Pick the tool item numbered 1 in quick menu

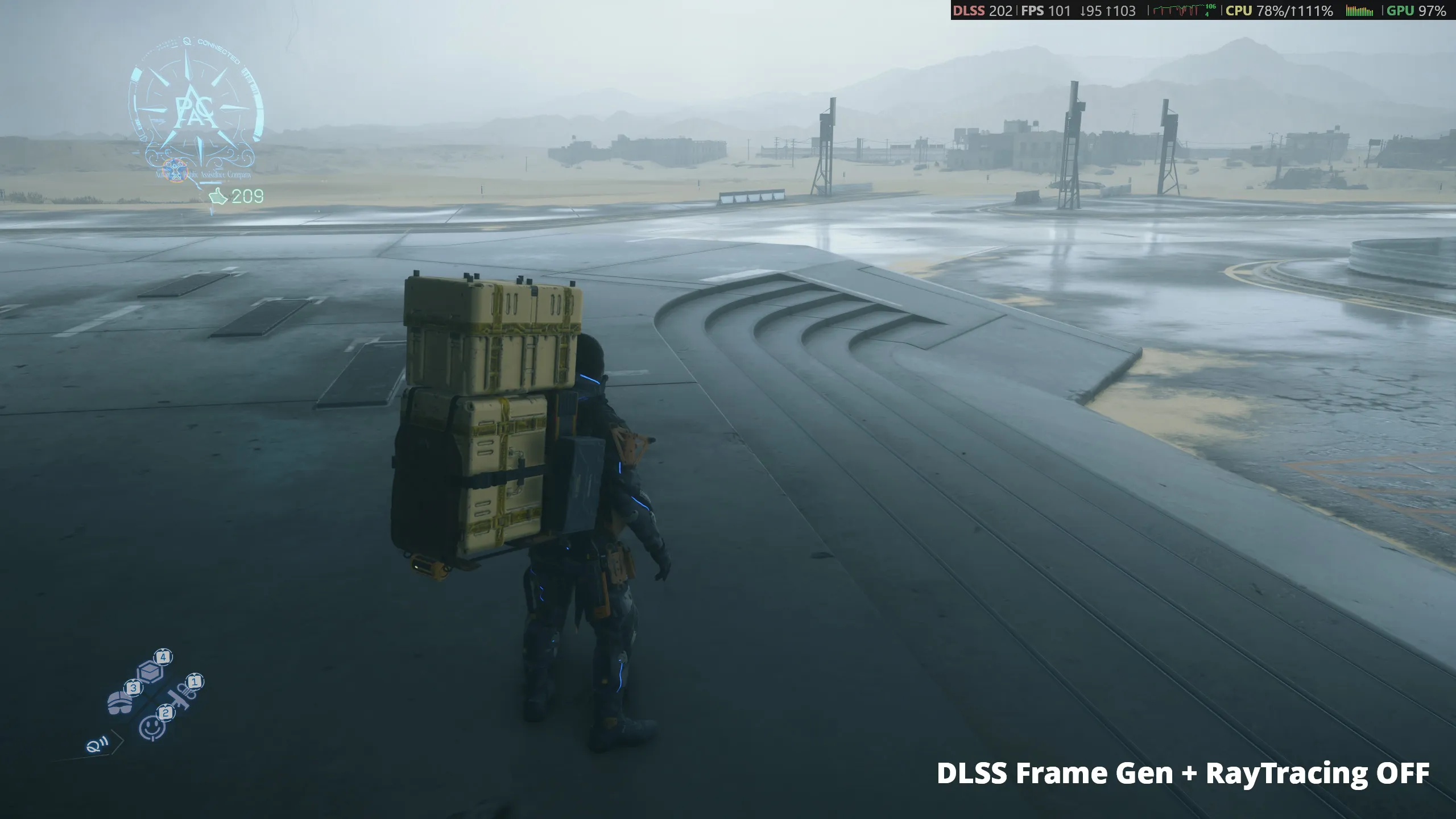pyautogui.click(x=181, y=698)
